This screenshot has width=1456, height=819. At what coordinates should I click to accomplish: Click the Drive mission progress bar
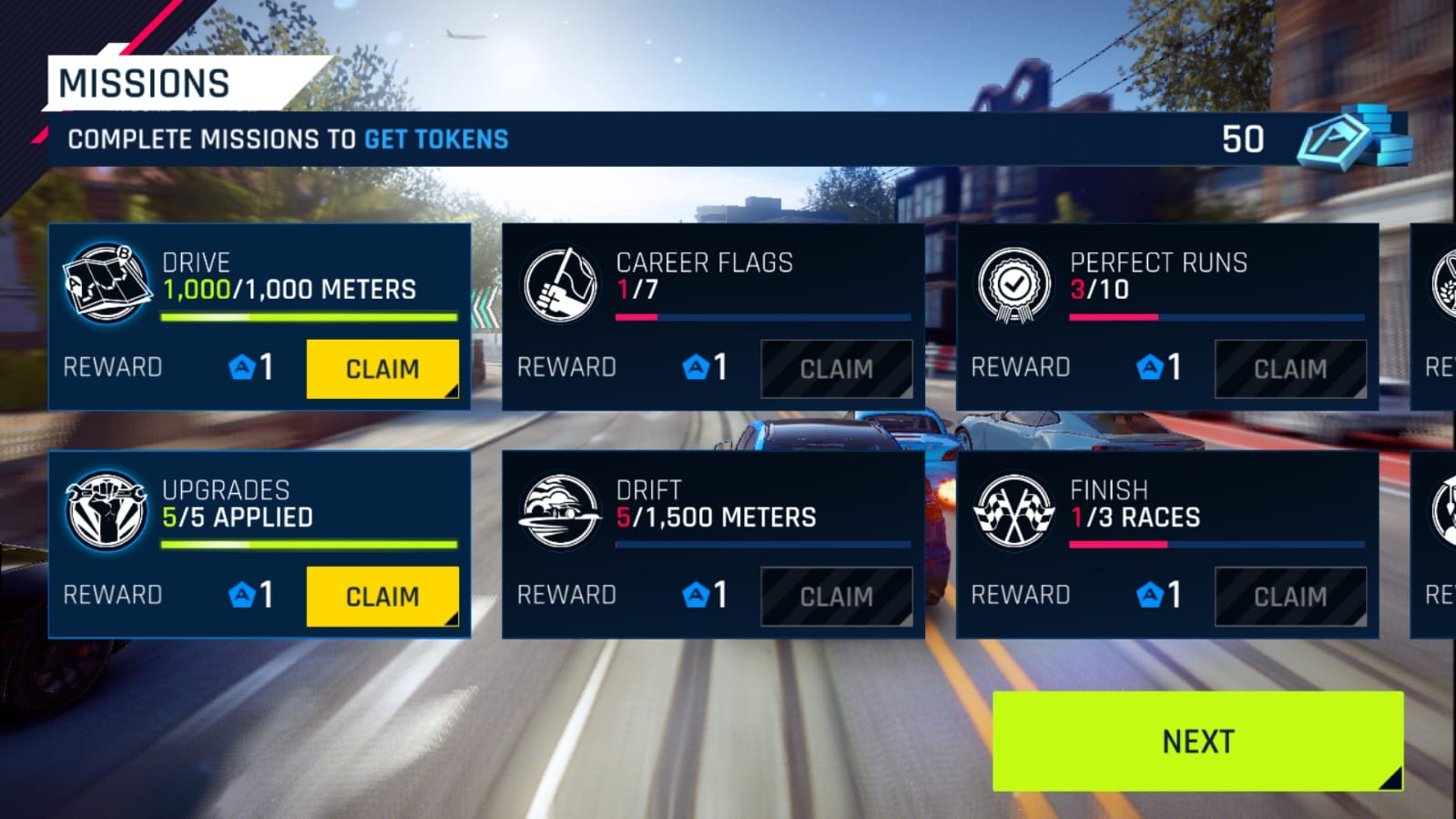(x=309, y=316)
